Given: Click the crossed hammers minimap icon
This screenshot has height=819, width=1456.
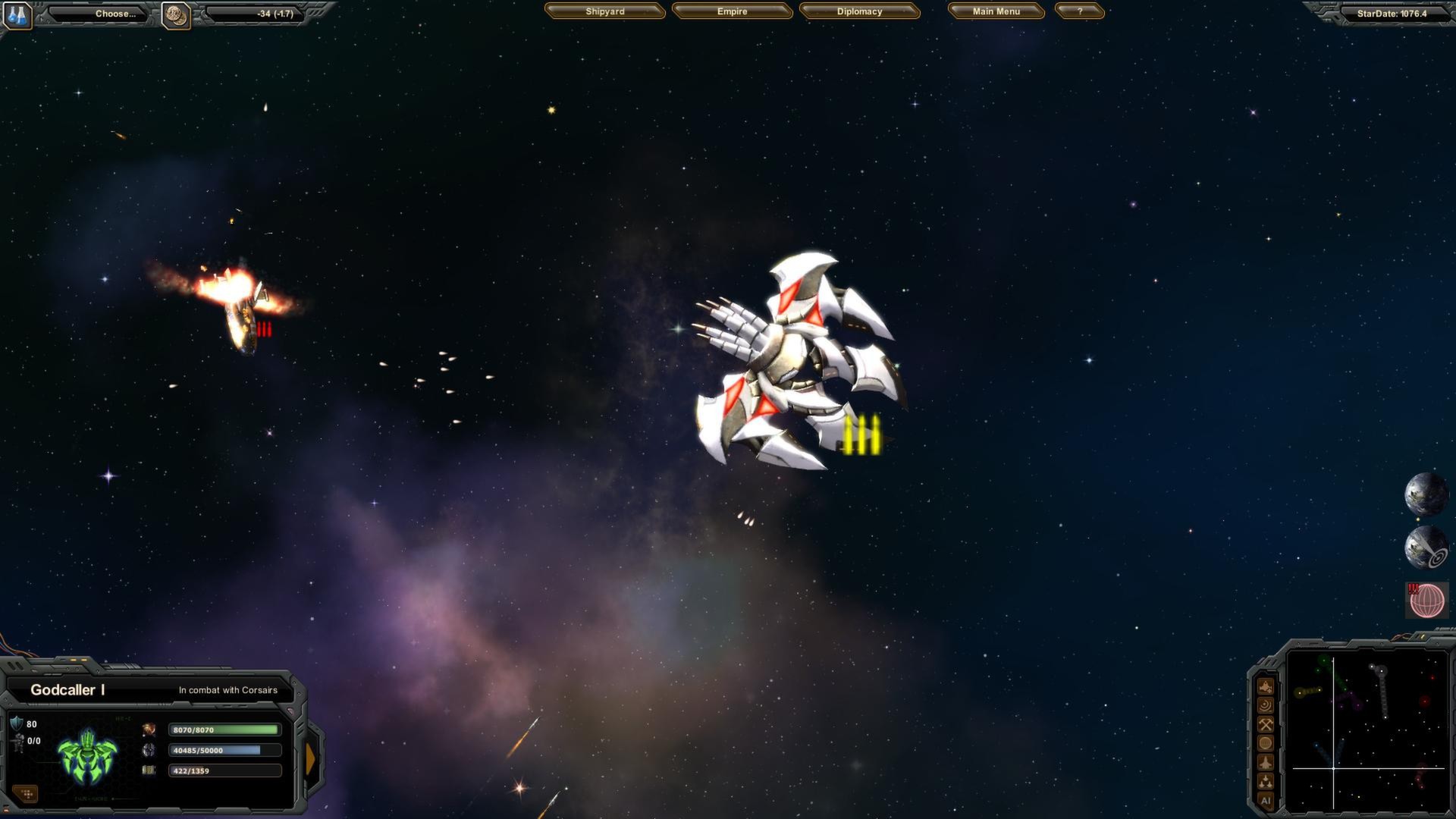Looking at the screenshot, I should (x=1266, y=723).
